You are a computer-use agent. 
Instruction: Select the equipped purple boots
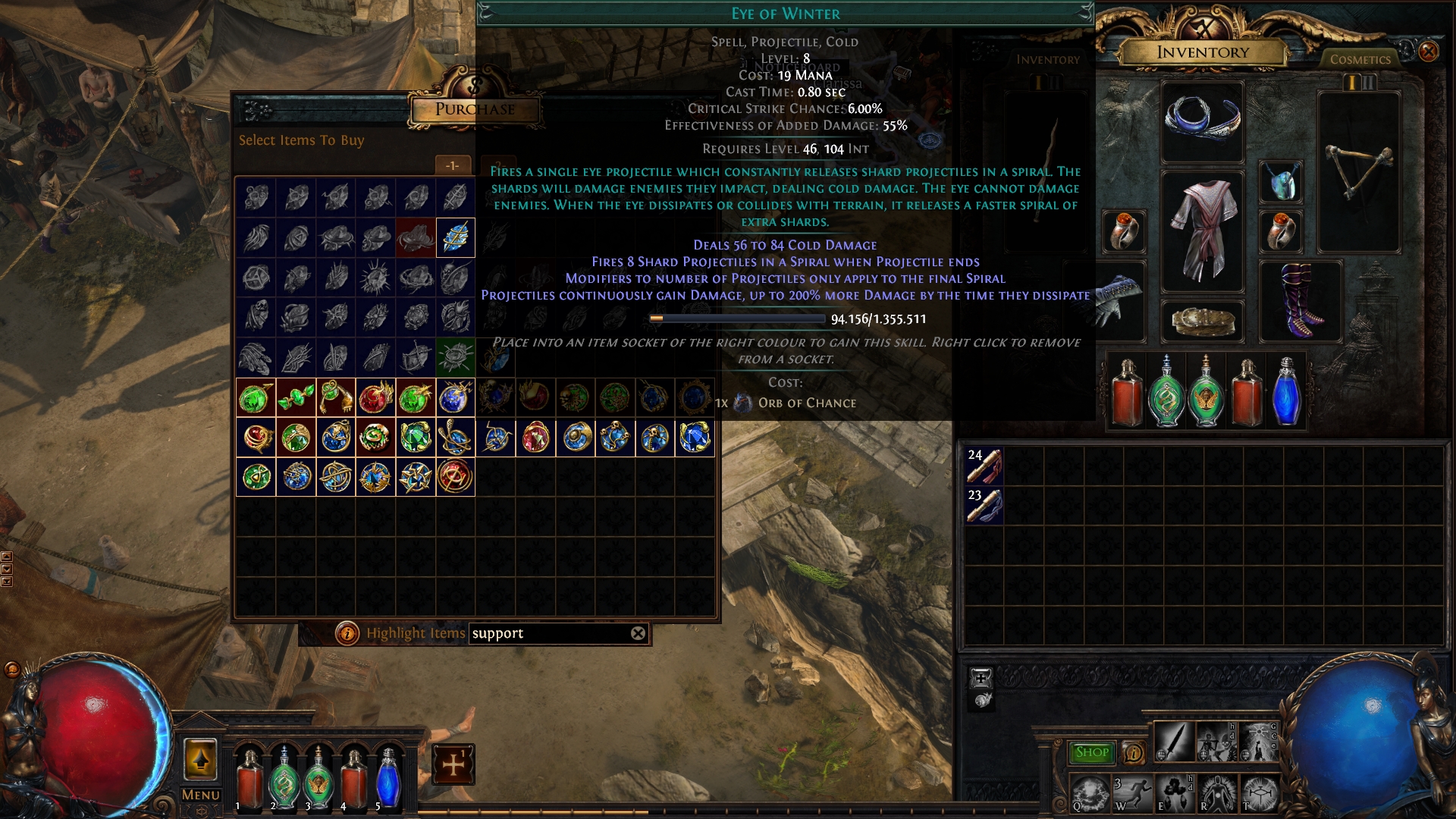[x=1301, y=301]
